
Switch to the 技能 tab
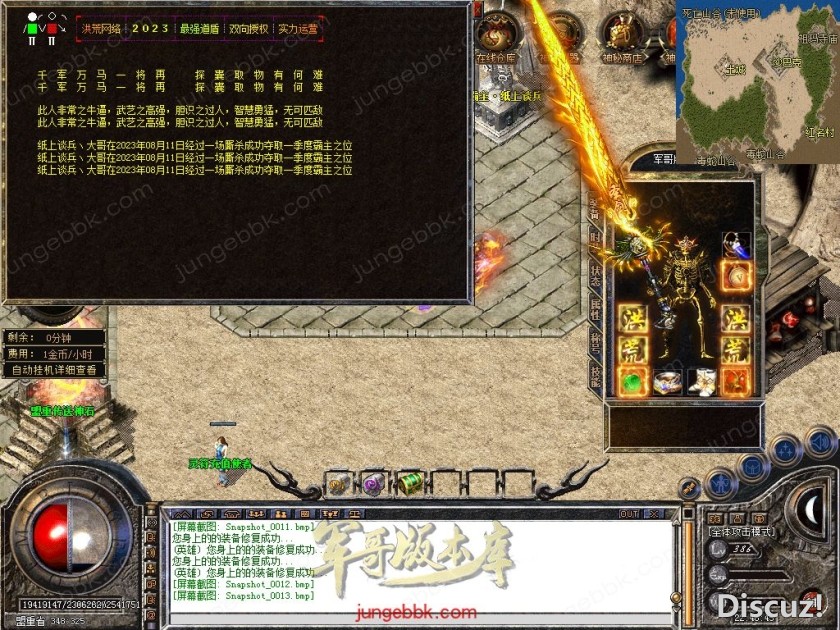pos(594,373)
